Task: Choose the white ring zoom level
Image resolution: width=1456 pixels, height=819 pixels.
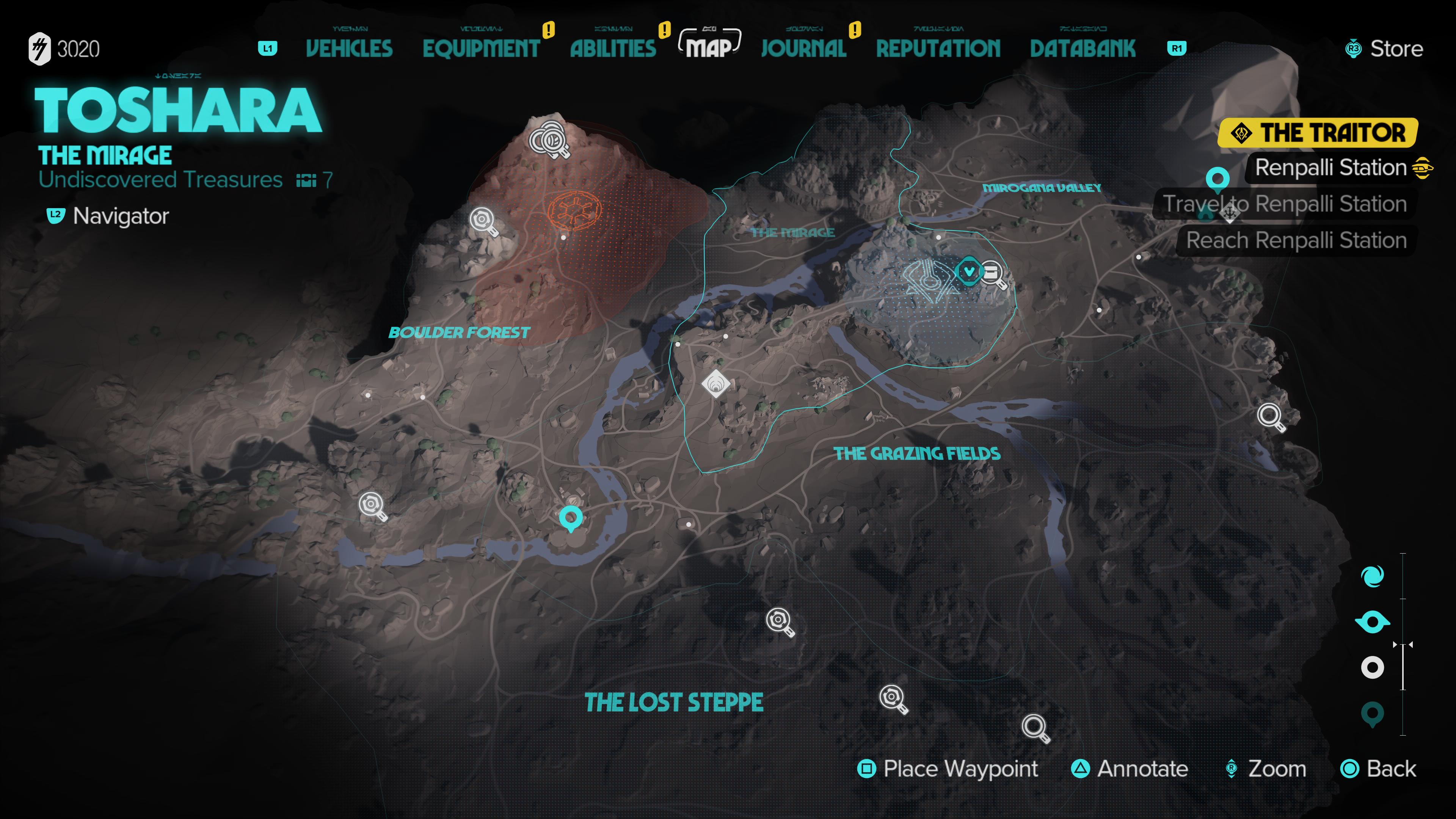Action: [x=1372, y=667]
